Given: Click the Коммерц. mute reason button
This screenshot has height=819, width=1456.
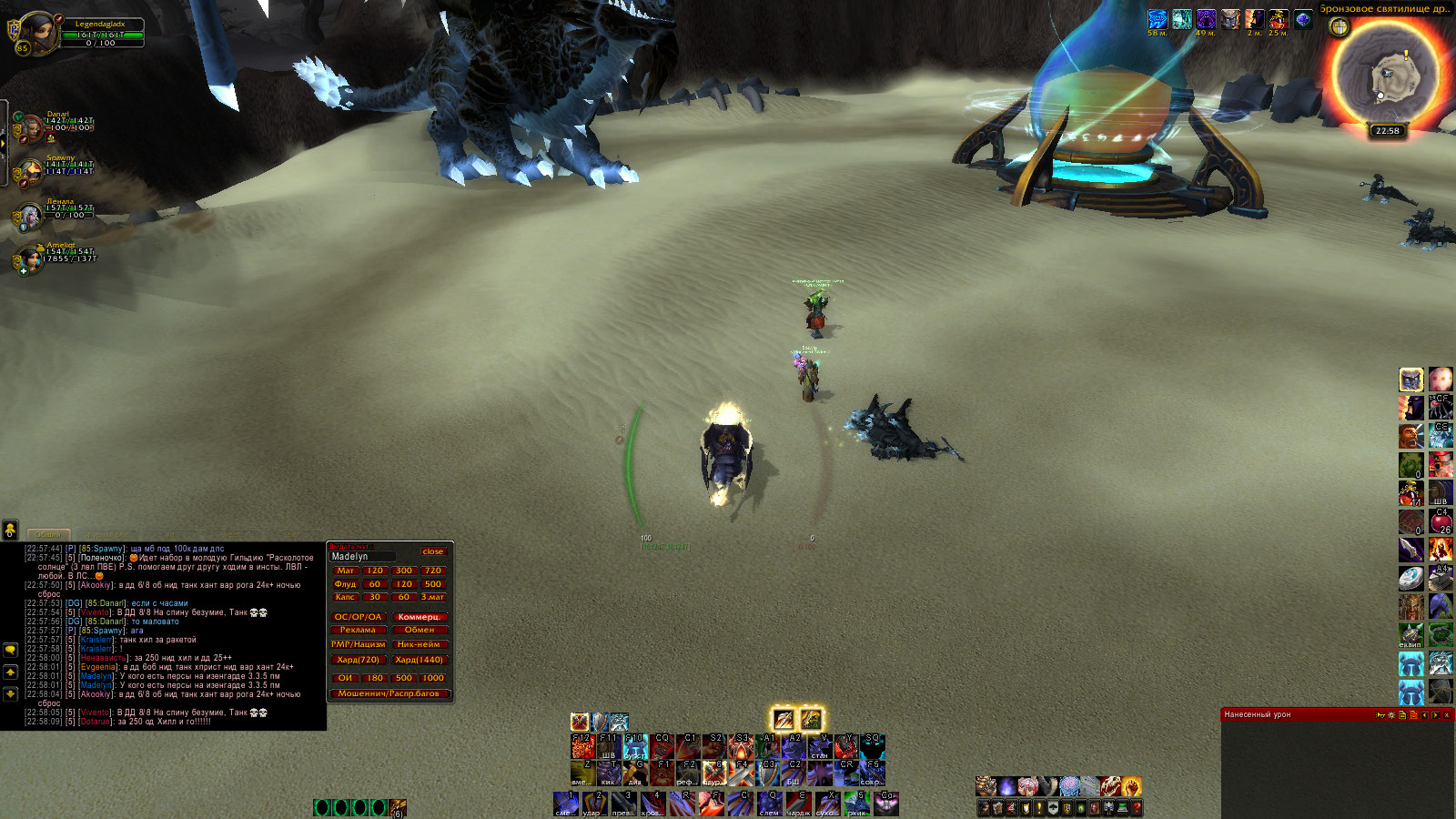Looking at the screenshot, I should (x=419, y=617).
